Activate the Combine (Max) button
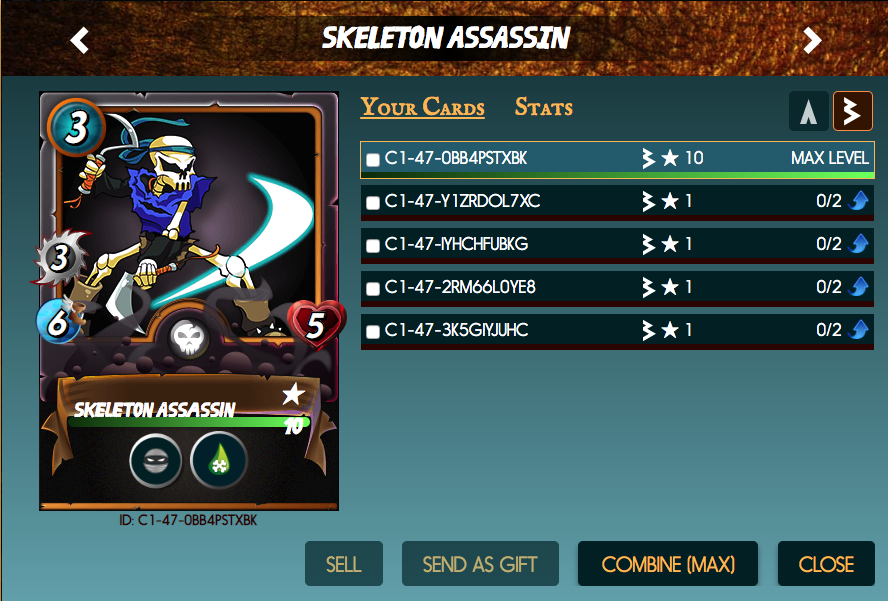The height and width of the screenshot is (601, 888). 667,564
